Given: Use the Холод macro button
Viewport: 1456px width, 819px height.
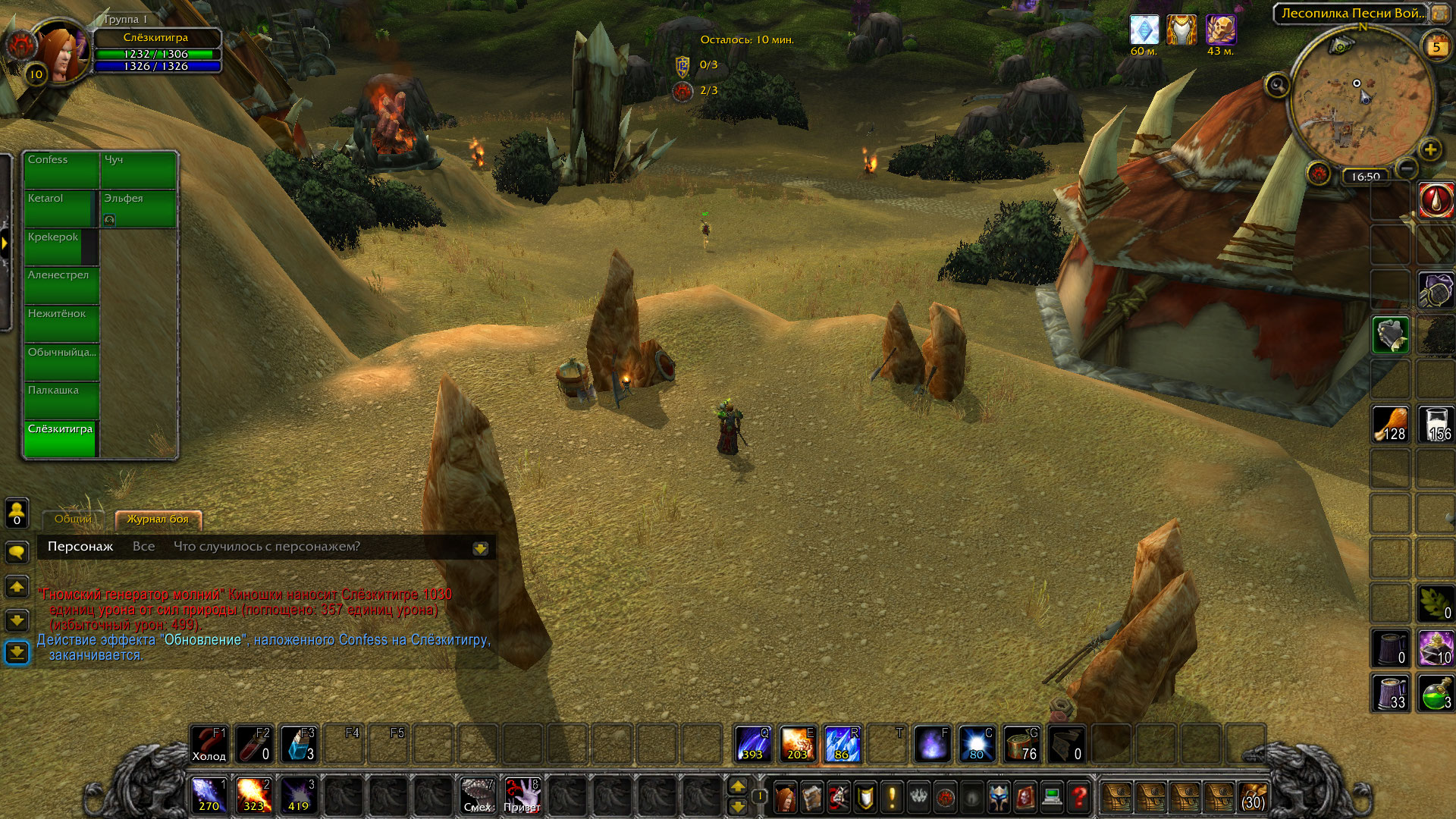Looking at the screenshot, I should coord(209,745).
